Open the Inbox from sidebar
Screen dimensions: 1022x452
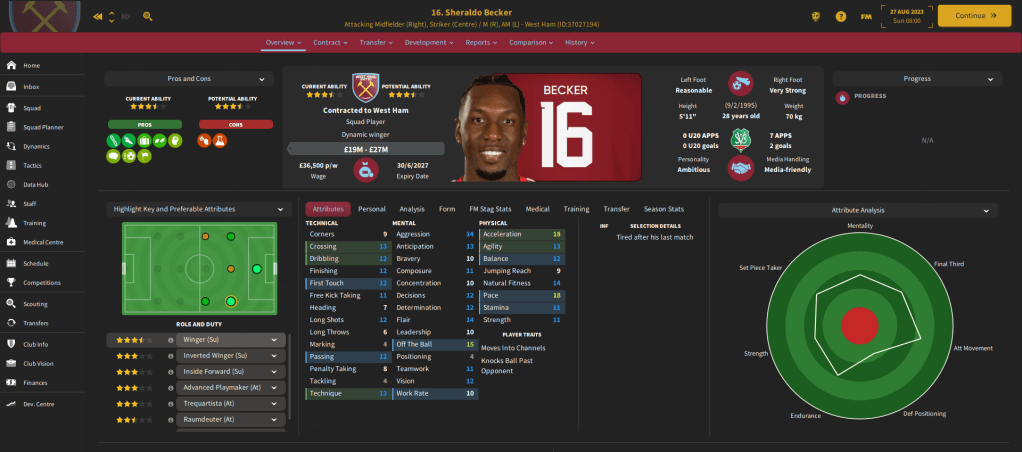(x=32, y=86)
